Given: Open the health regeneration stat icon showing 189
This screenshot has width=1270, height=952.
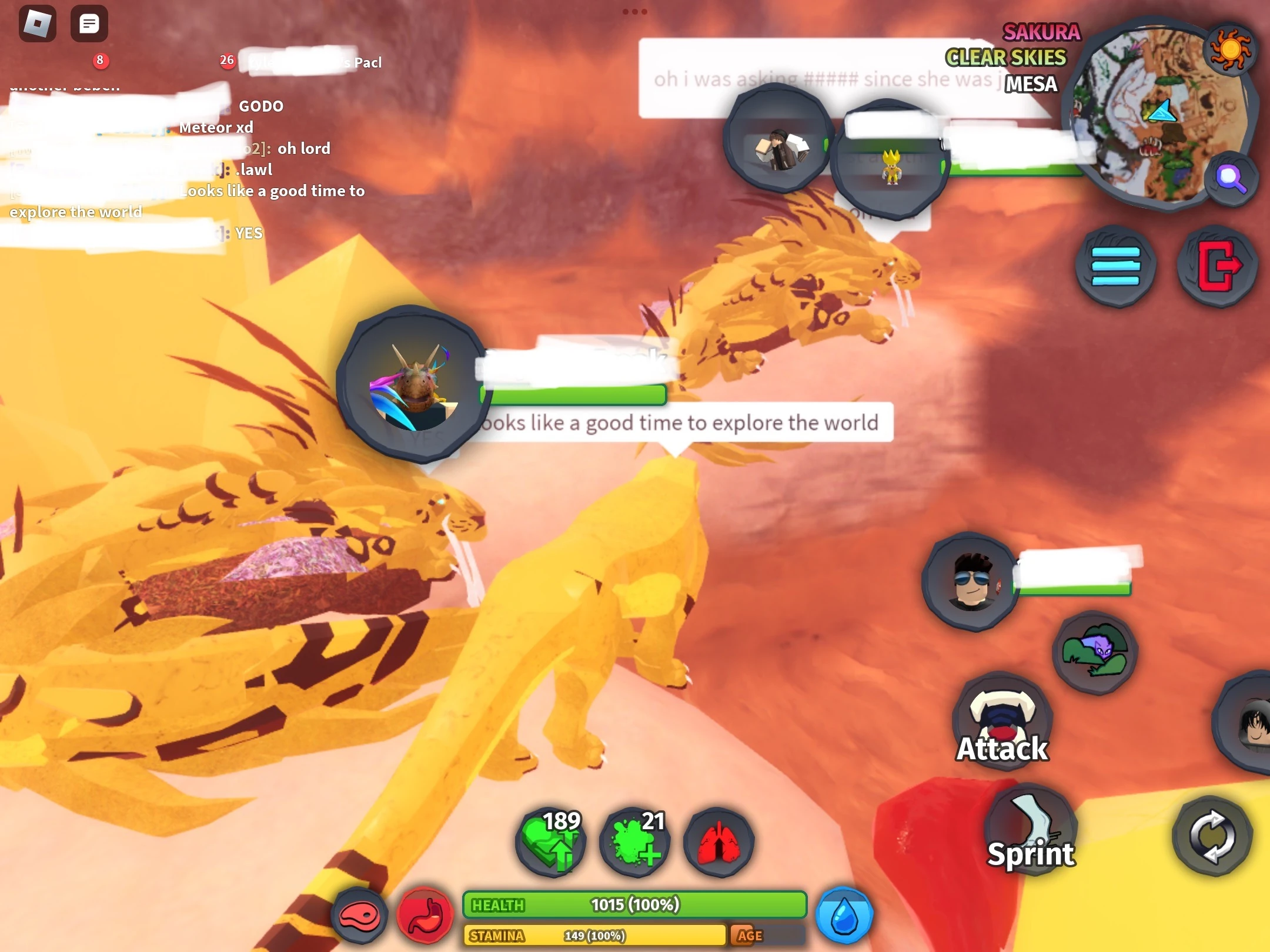Looking at the screenshot, I should click(x=549, y=842).
